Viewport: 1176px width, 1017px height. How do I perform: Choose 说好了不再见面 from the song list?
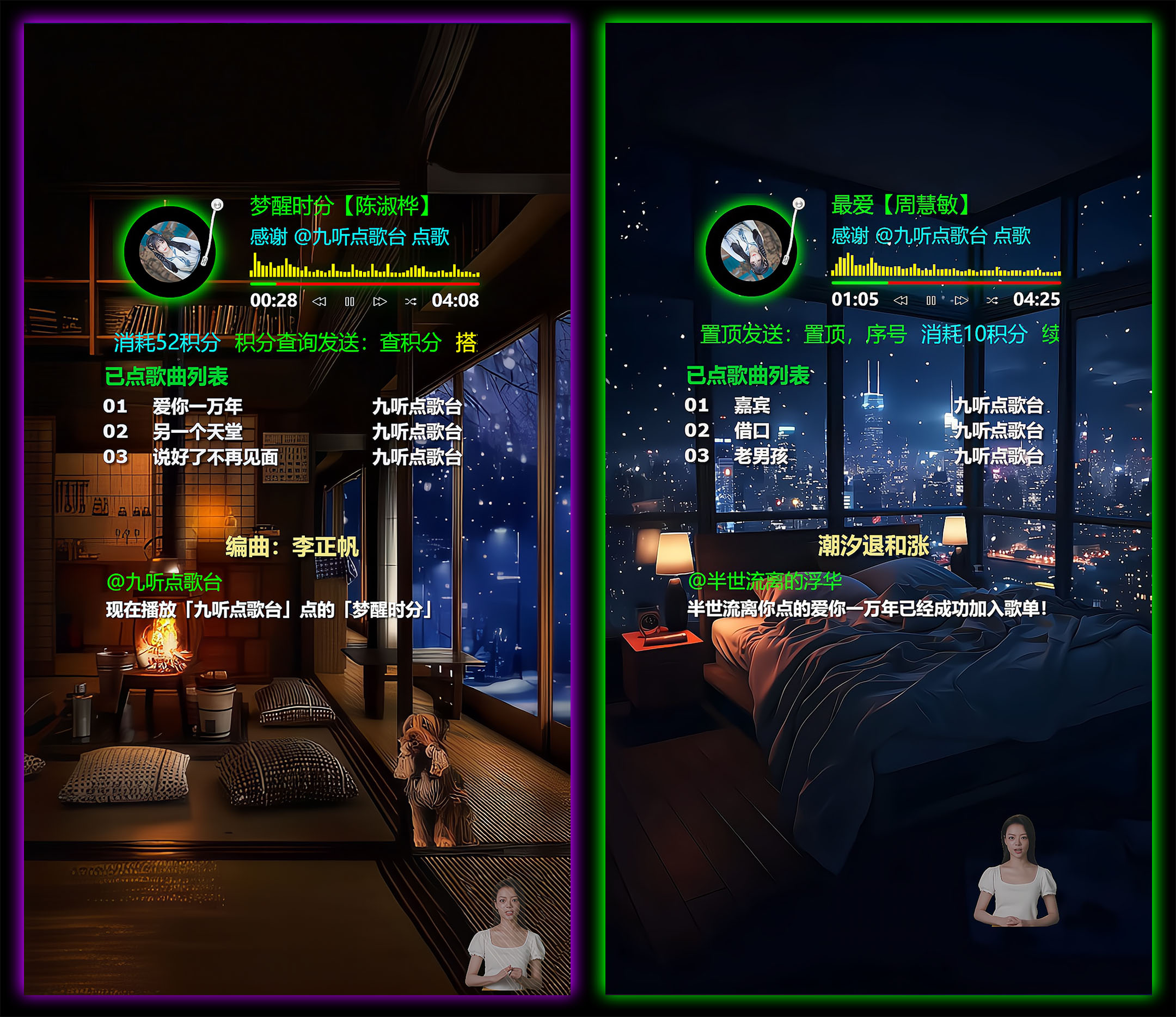pos(215,457)
